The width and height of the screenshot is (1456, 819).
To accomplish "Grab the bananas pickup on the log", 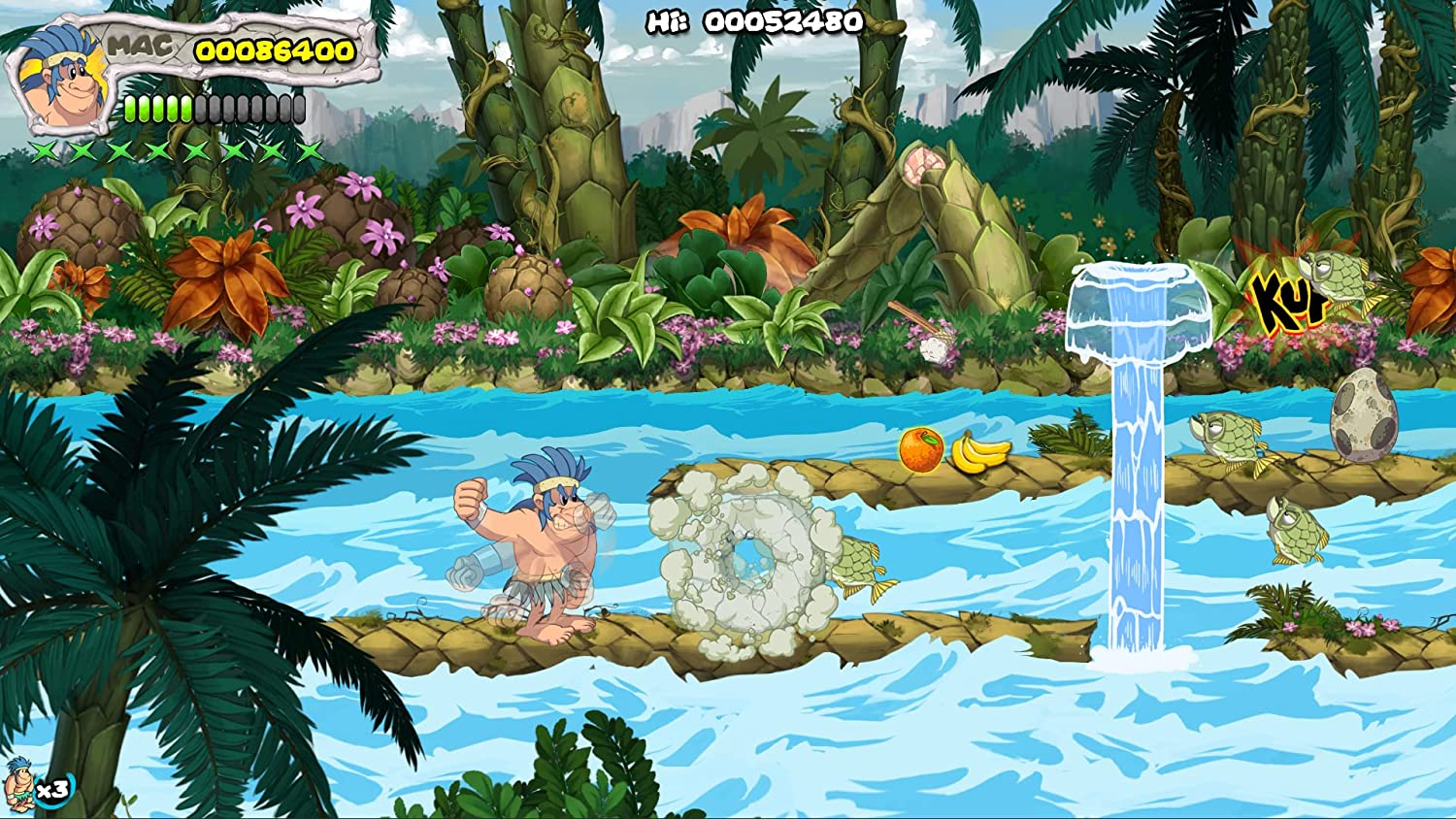I will 977,452.
